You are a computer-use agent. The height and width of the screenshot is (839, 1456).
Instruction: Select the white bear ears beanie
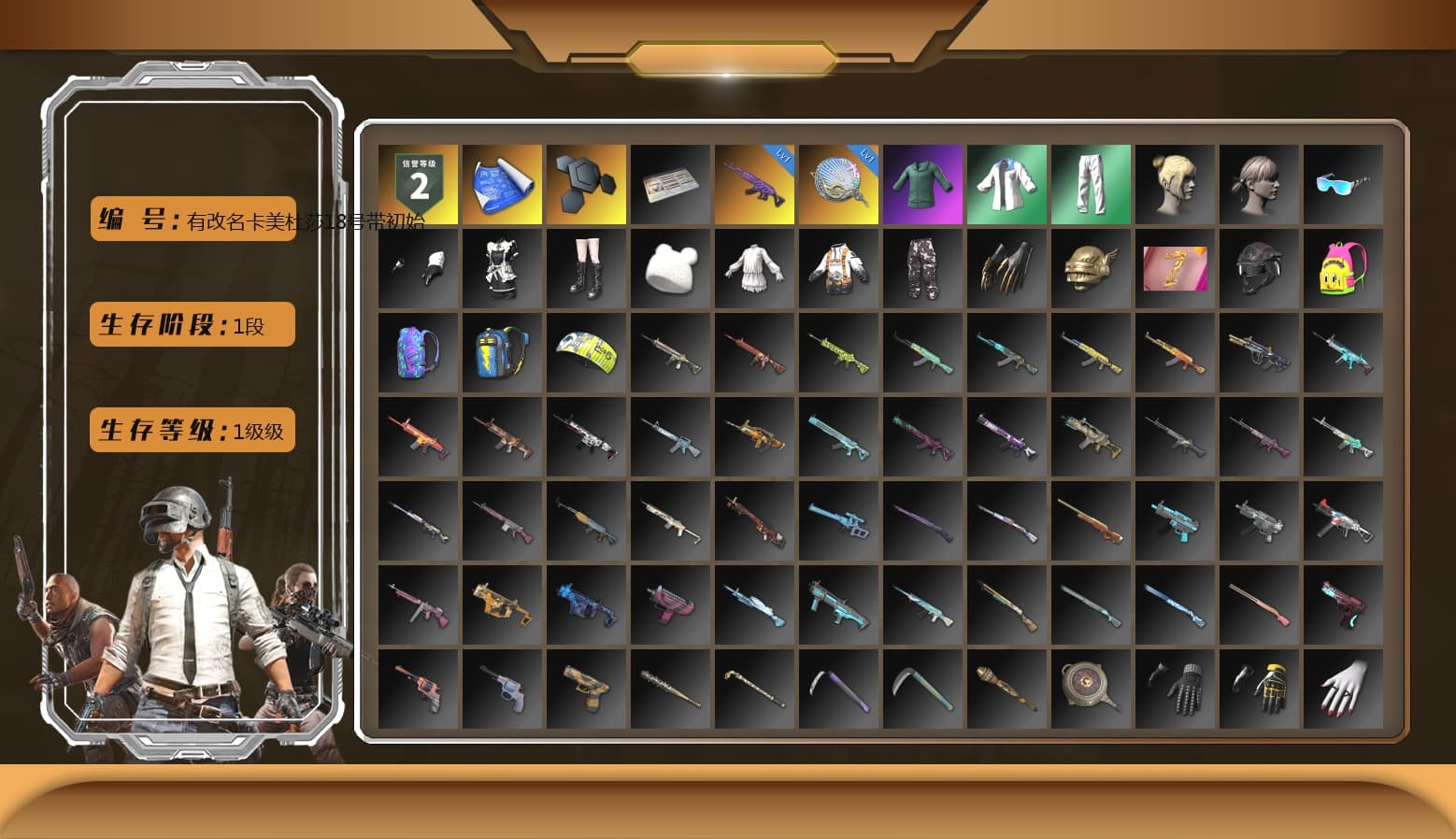click(x=670, y=269)
